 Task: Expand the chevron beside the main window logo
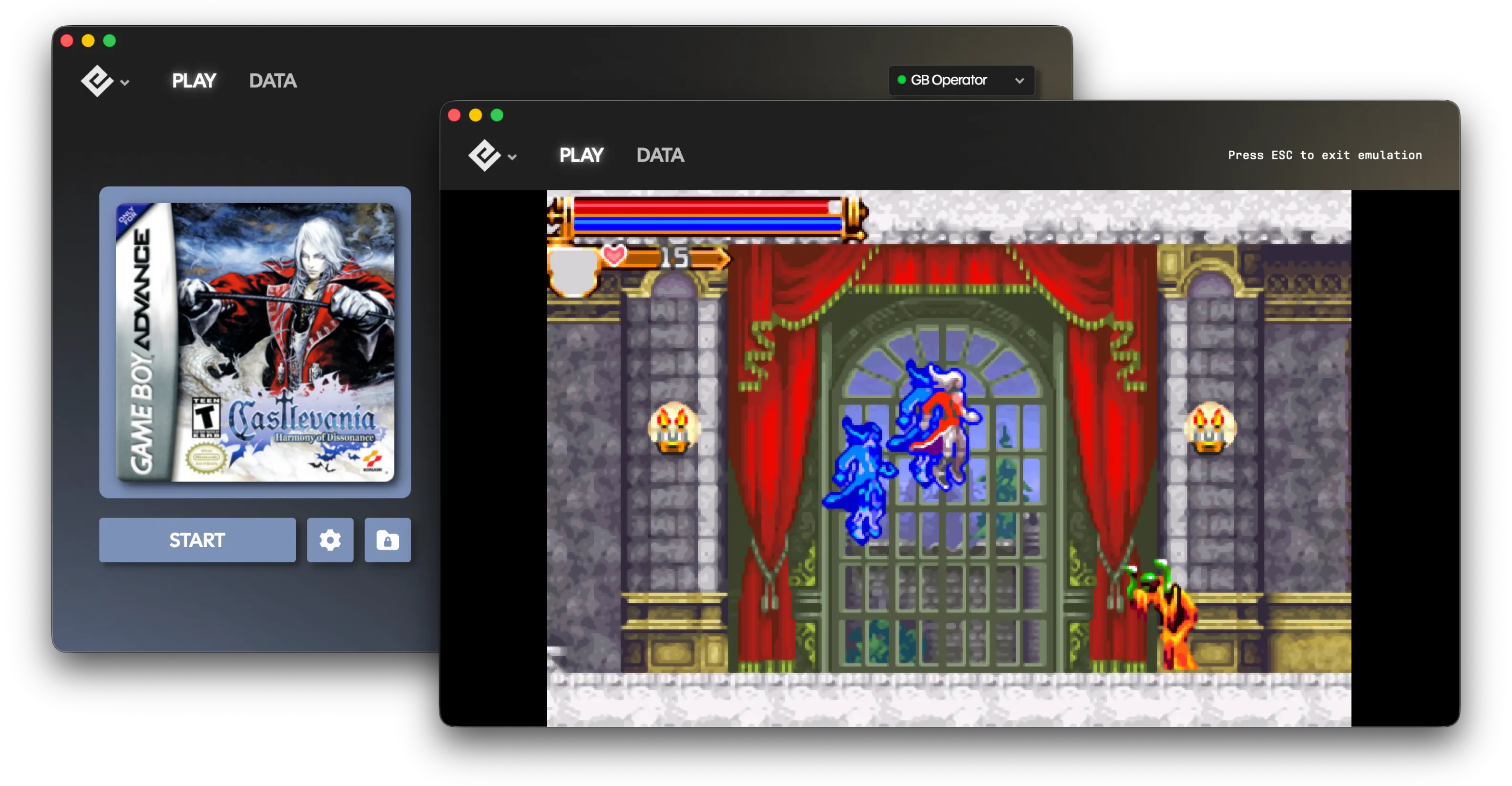pyautogui.click(x=124, y=83)
